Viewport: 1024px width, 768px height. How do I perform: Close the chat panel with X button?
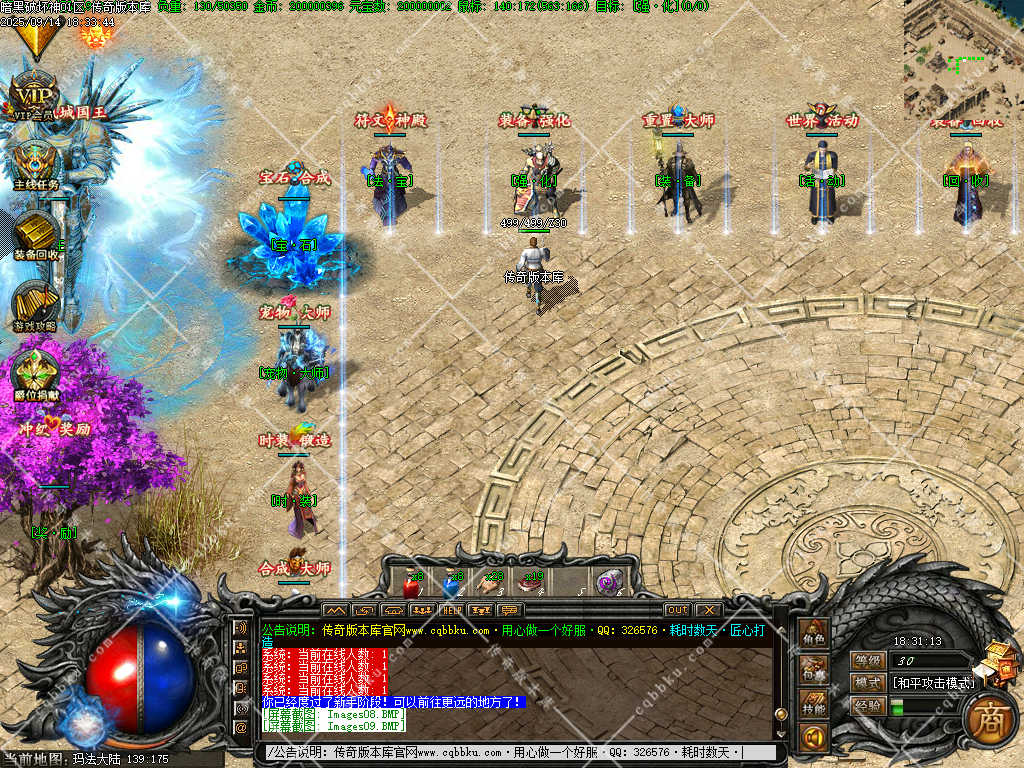click(707, 610)
